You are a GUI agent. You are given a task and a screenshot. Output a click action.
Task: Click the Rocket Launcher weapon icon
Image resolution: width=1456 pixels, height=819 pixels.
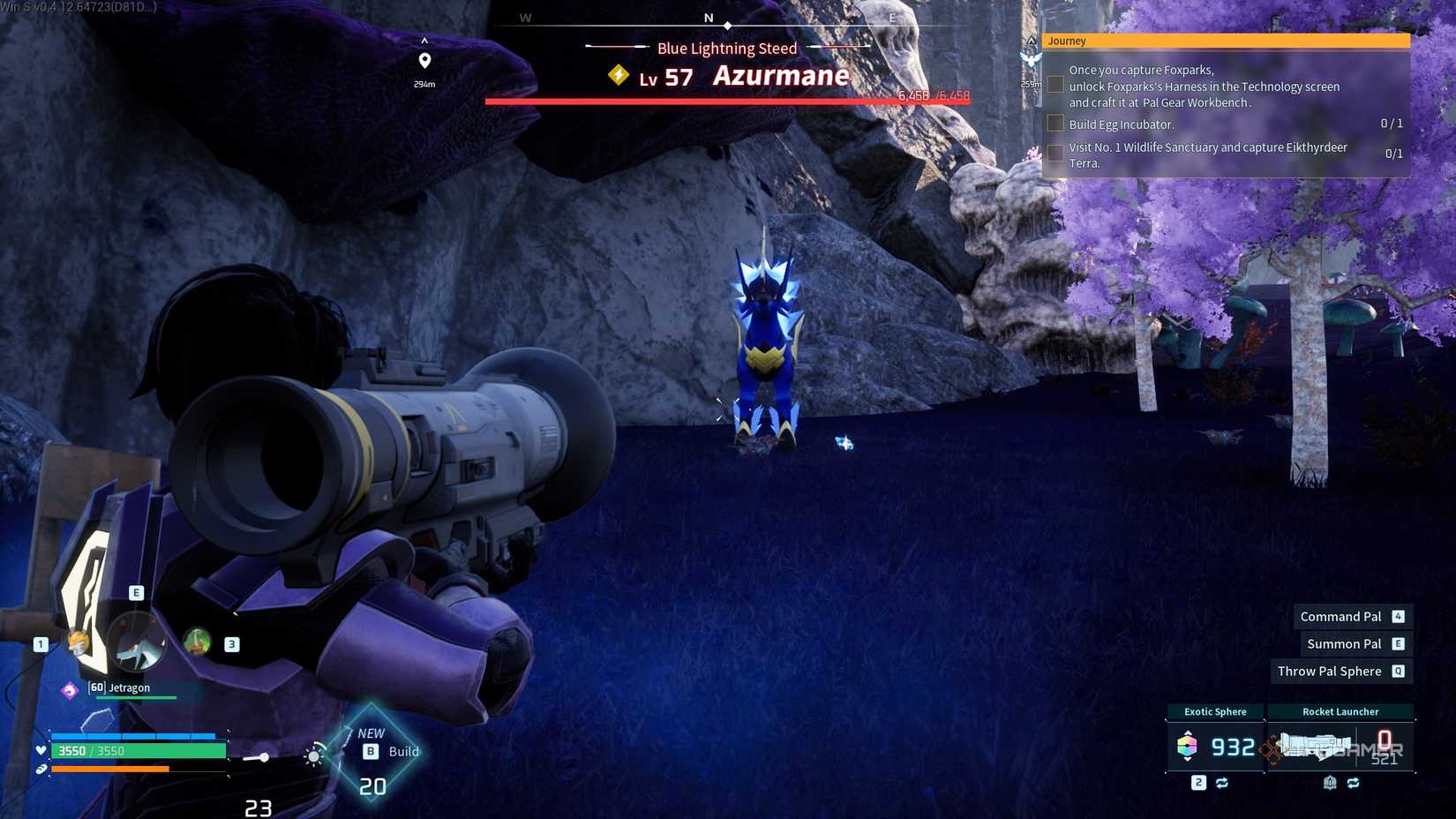point(1315,746)
